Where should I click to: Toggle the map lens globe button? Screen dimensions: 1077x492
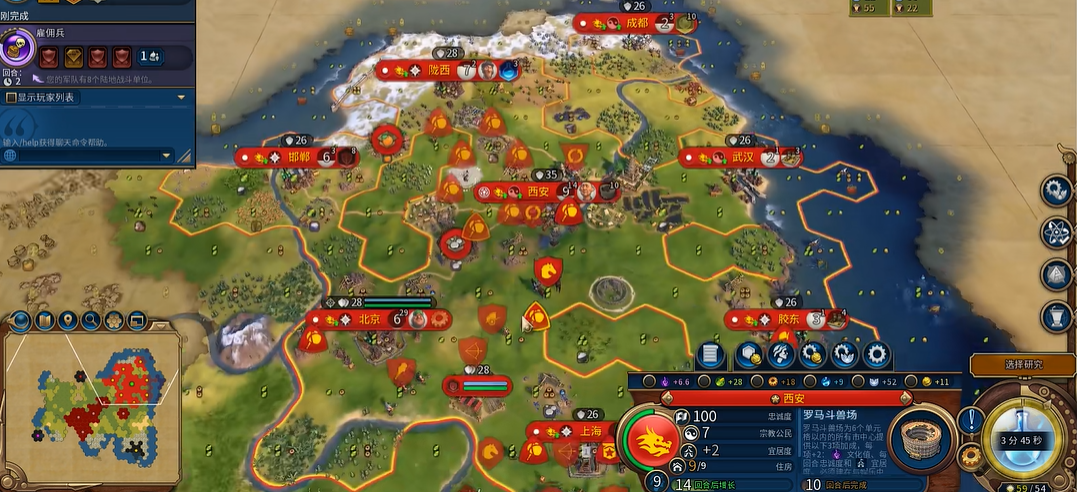click(x=20, y=321)
